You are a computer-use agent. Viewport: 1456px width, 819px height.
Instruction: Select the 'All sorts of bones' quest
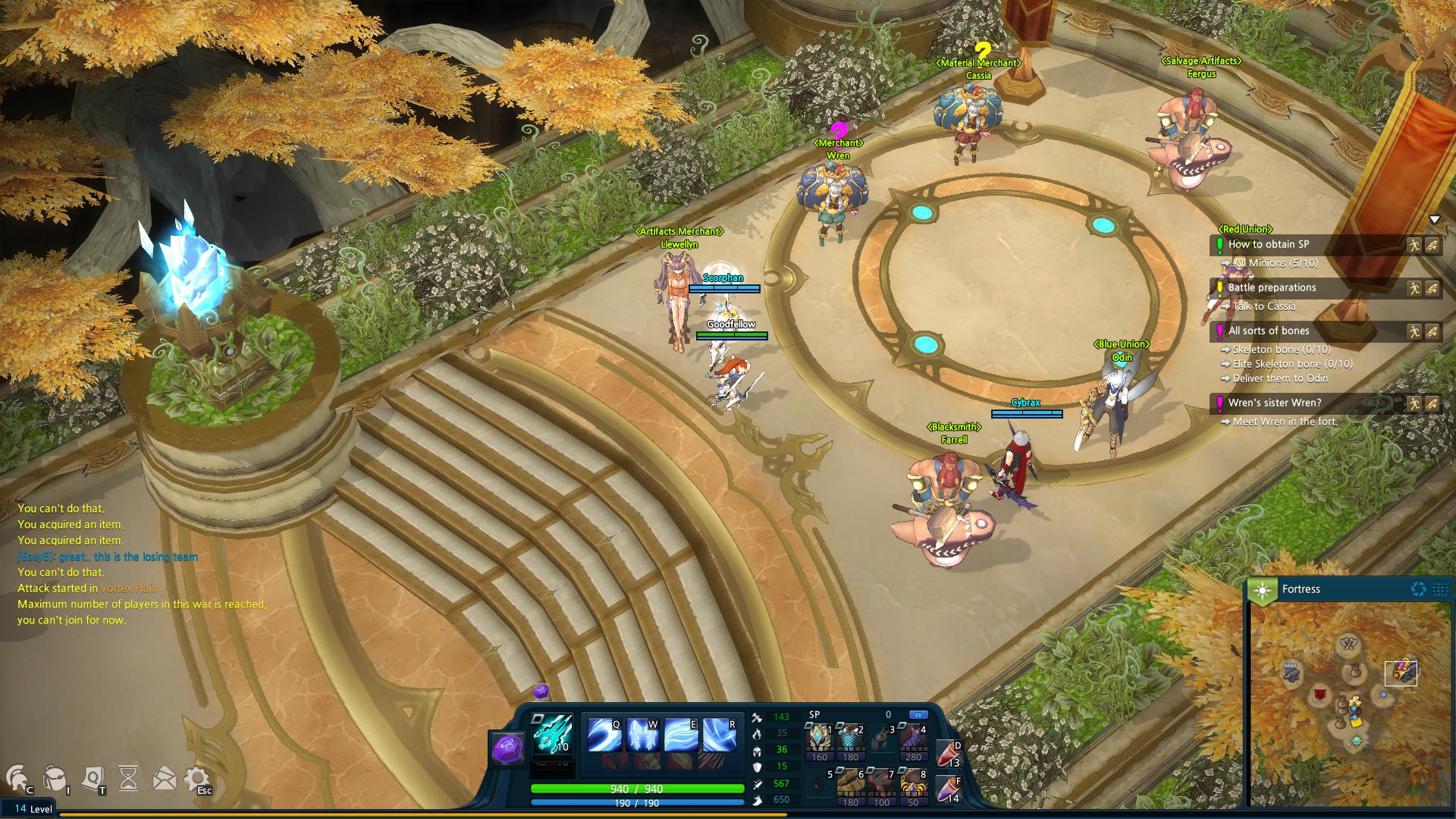1269,331
